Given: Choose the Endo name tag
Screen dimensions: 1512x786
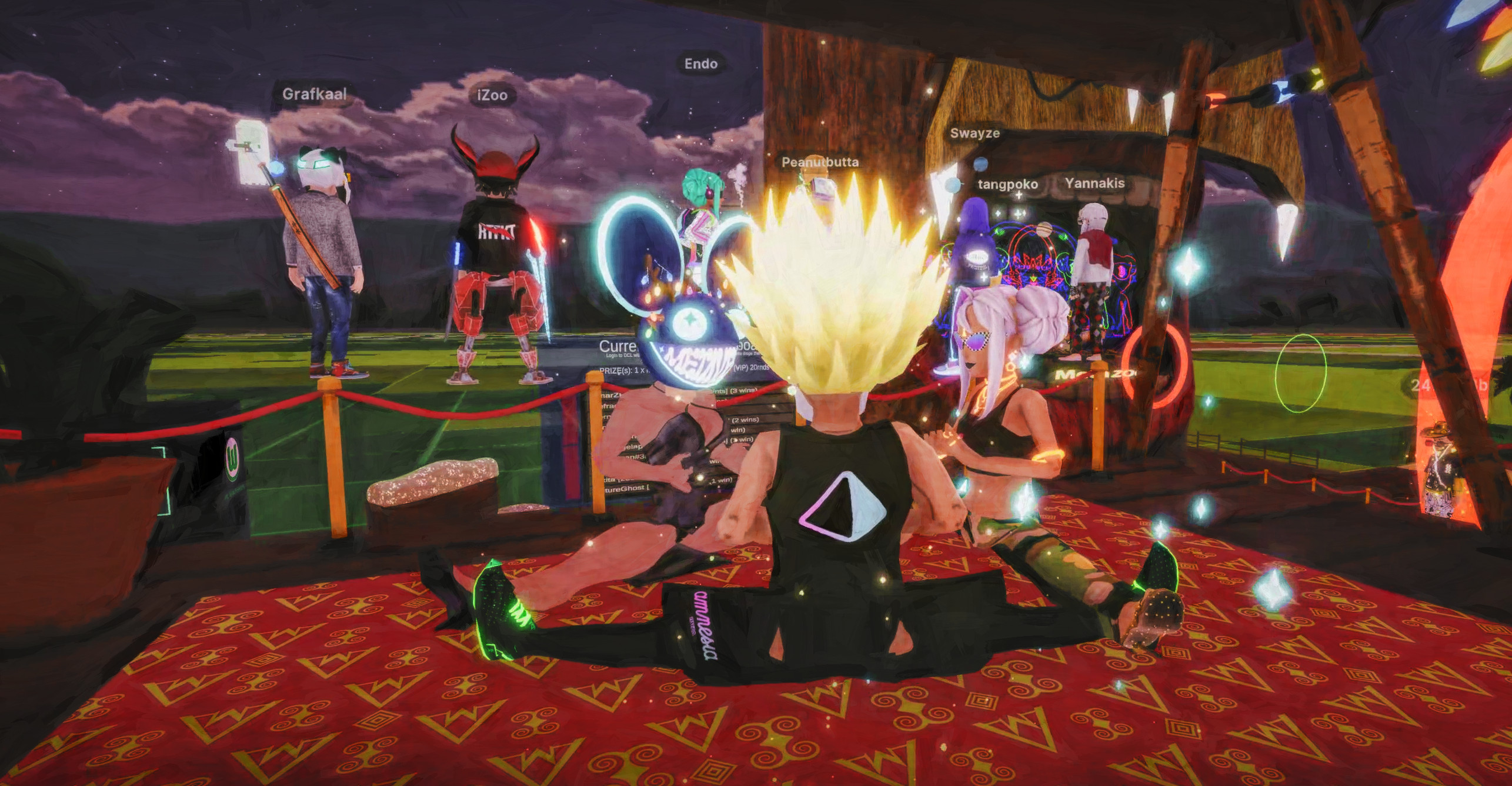Looking at the screenshot, I should pyautogui.click(x=700, y=64).
